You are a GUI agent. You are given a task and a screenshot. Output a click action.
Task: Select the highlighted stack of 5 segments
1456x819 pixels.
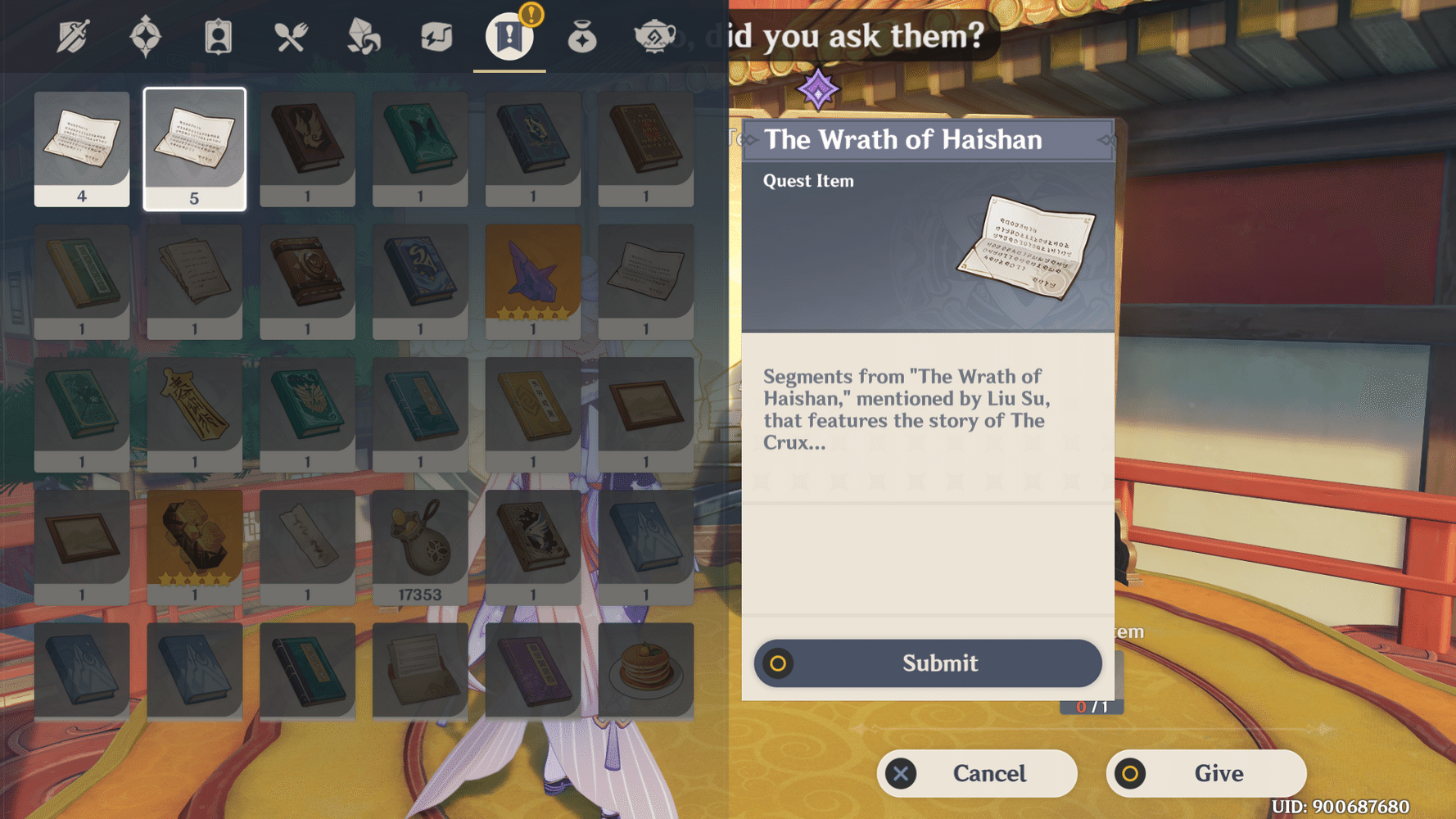(194, 149)
